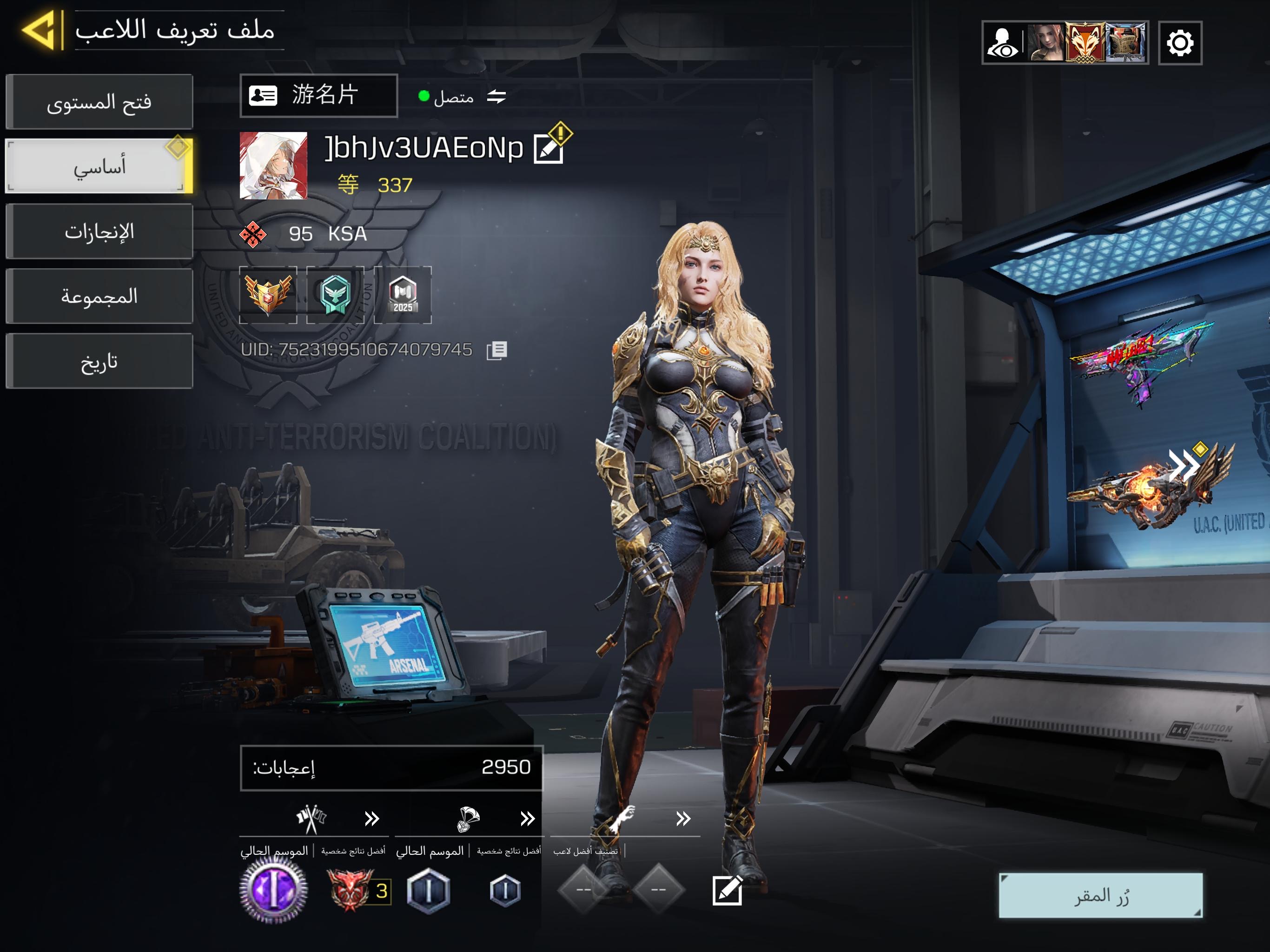Click the profile visibility eye icon
1270x952 pixels.
1002,43
